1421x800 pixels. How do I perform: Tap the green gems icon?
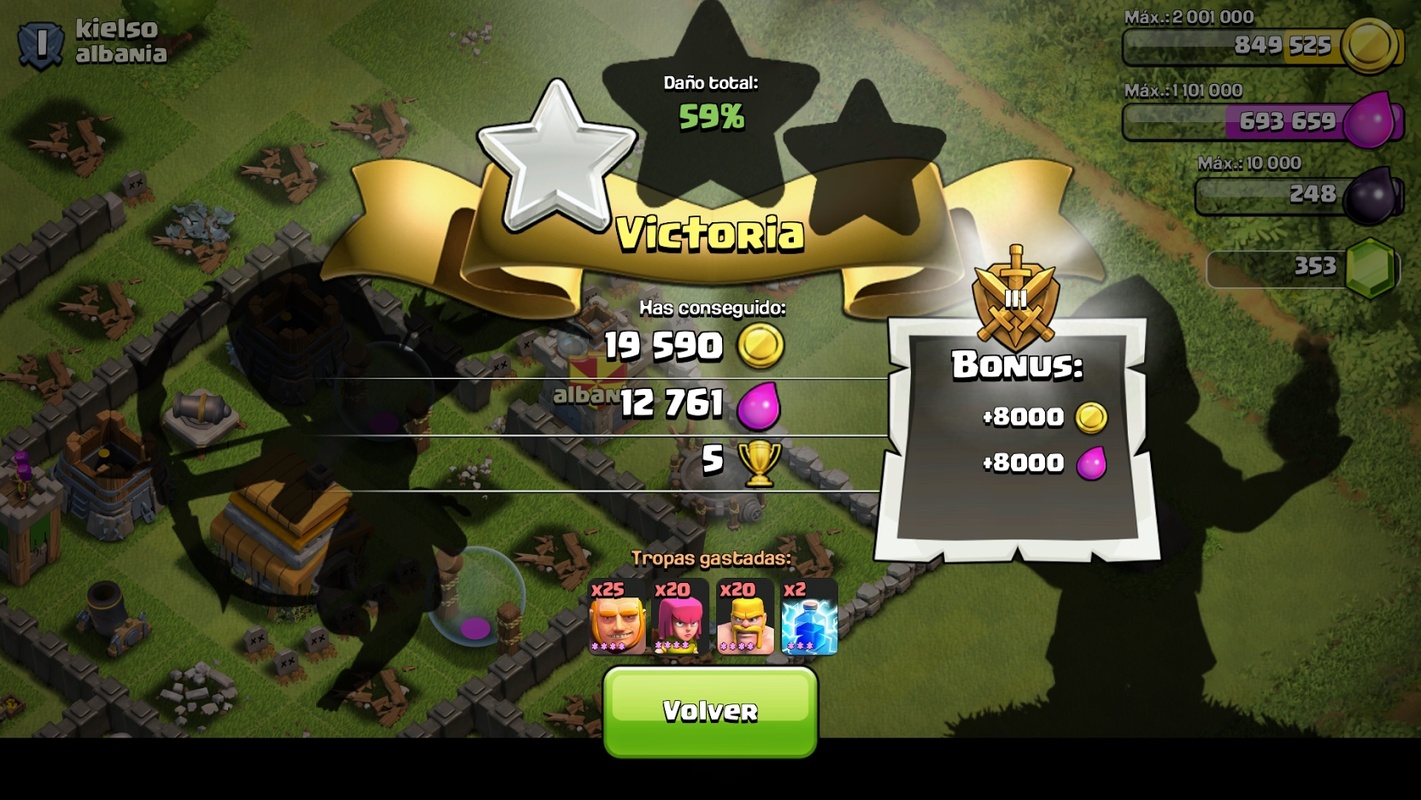(x=1370, y=267)
